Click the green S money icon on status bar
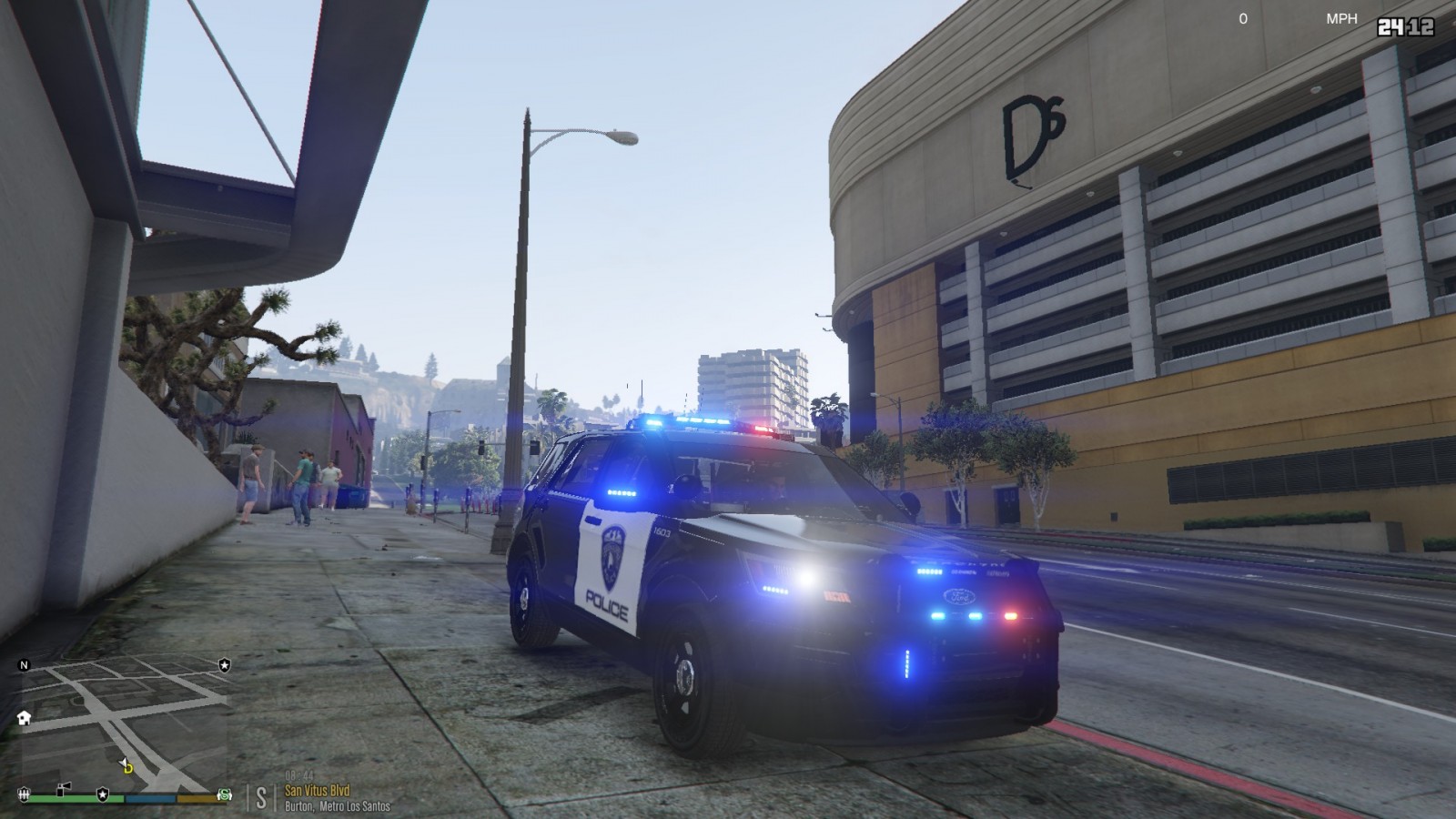1456x819 pixels. click(224, 795)
